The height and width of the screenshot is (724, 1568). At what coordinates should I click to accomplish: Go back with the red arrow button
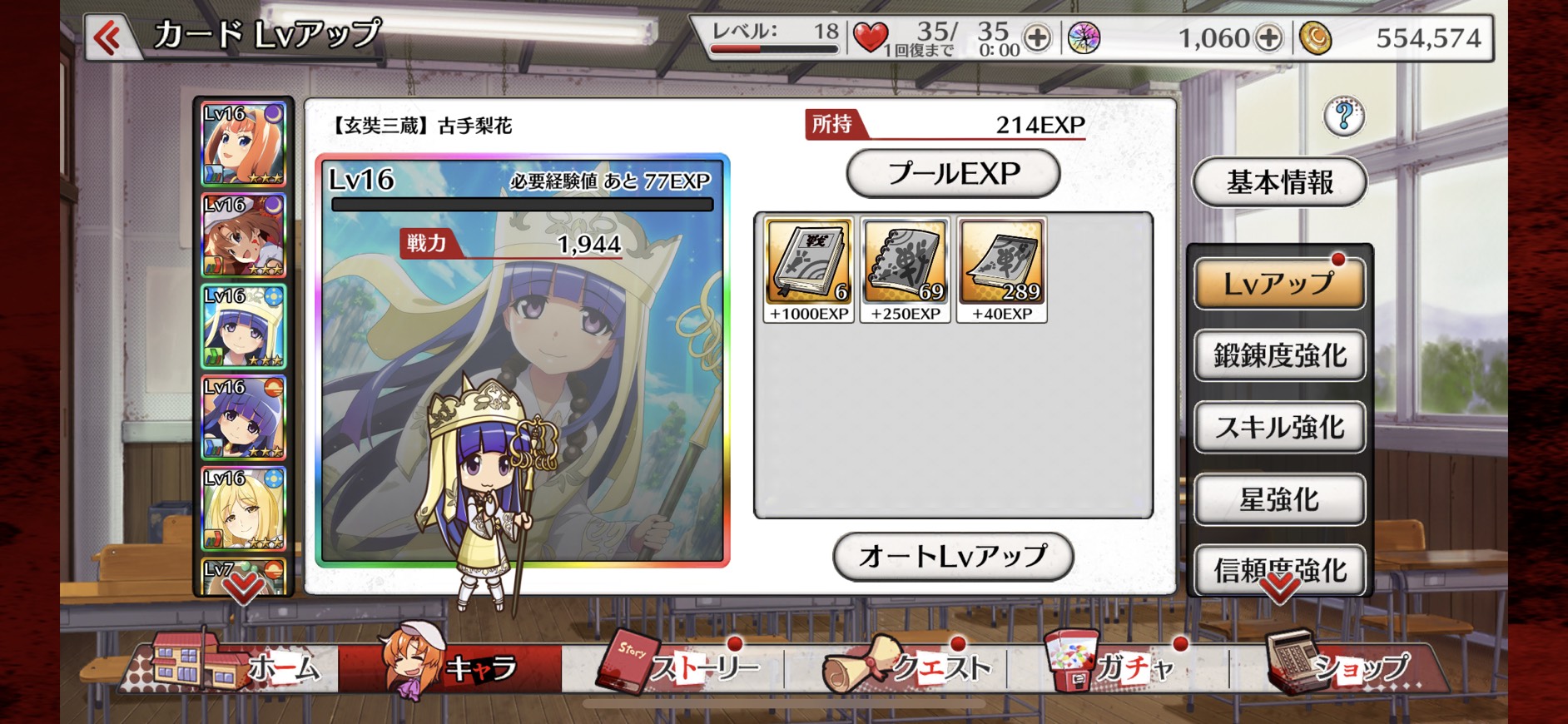click(108, 37)
